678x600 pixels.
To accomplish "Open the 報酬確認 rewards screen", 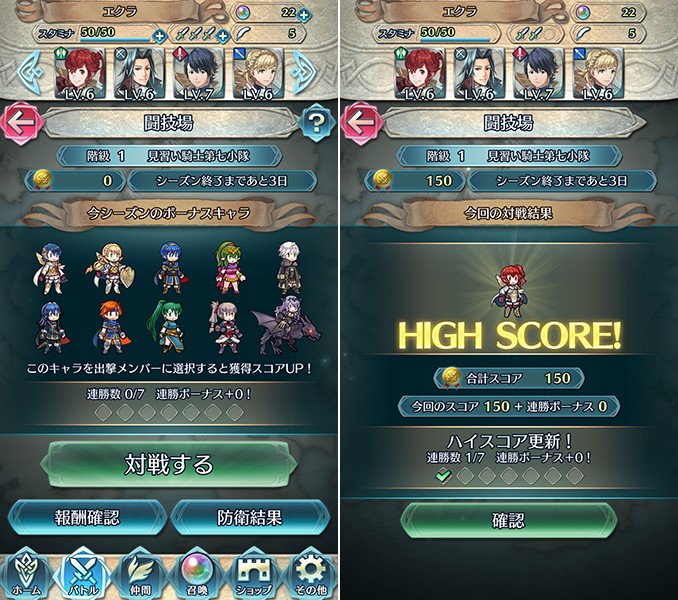I will tap(88, 518).
